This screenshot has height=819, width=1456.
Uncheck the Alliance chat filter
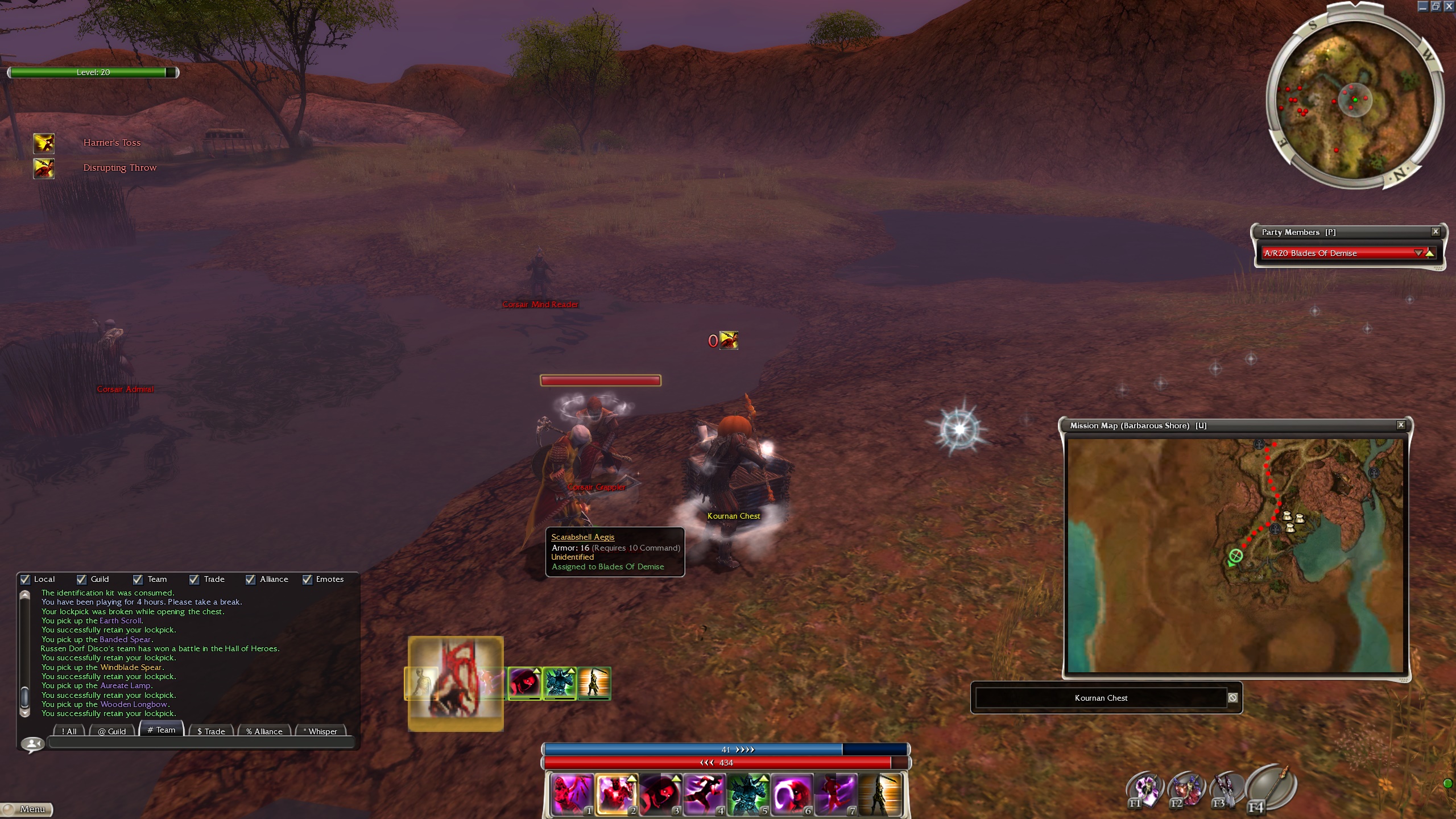251,580
